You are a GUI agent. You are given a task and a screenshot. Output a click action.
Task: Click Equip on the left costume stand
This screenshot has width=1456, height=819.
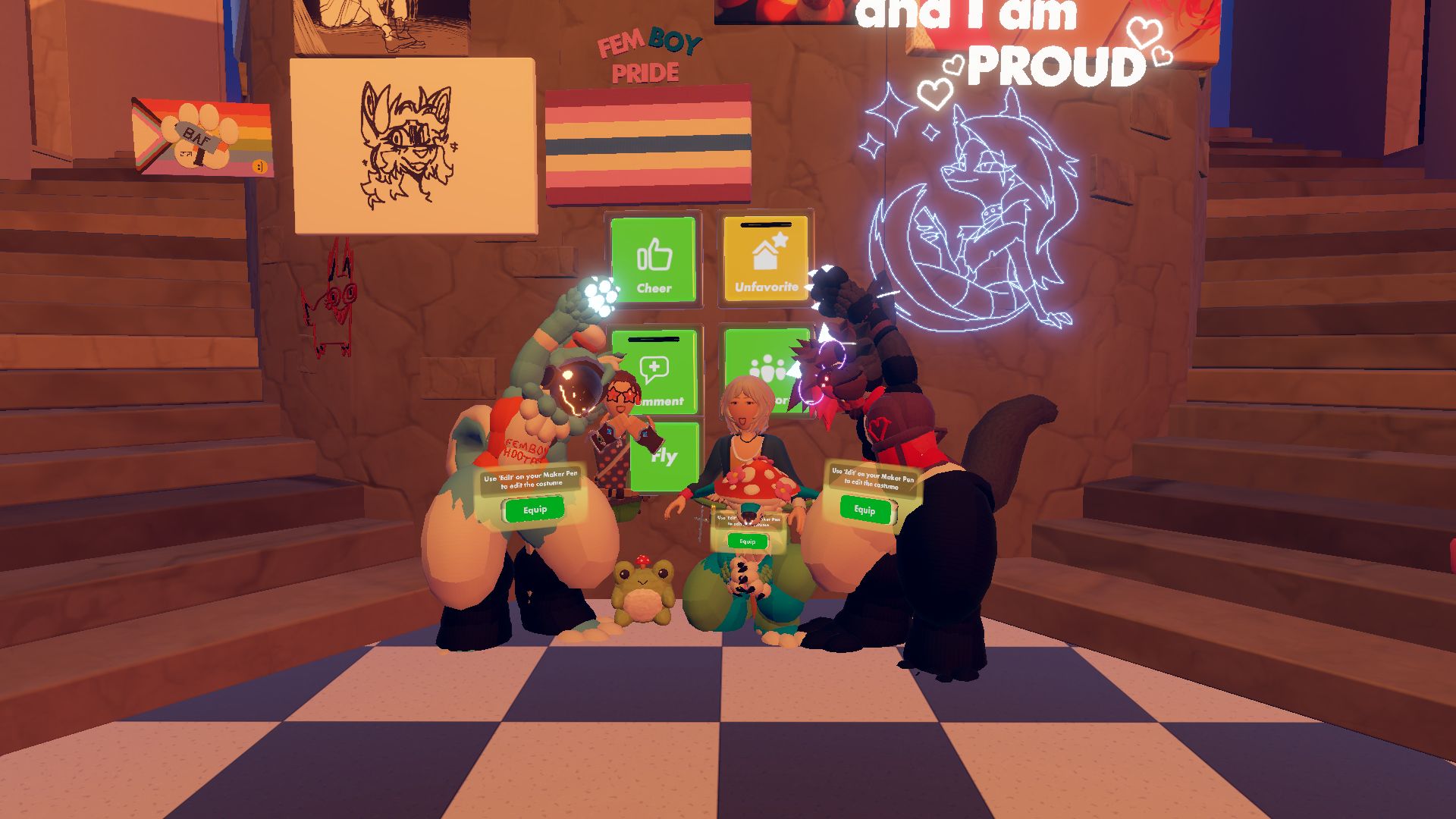pyautogui.click(x=533, y=510)
